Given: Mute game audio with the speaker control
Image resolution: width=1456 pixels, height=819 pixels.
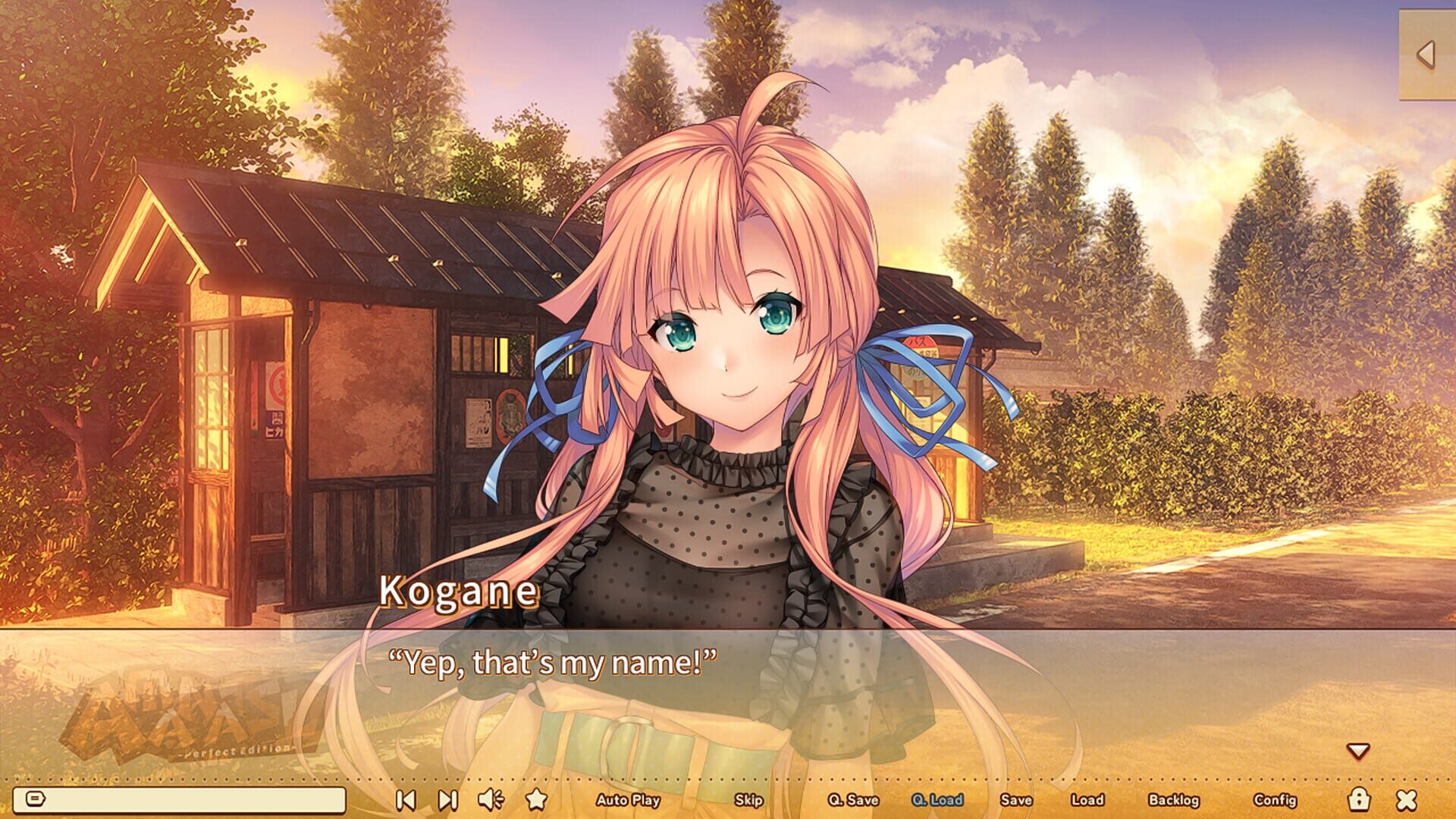Looking at the screenshot, I should click(493, 800).
